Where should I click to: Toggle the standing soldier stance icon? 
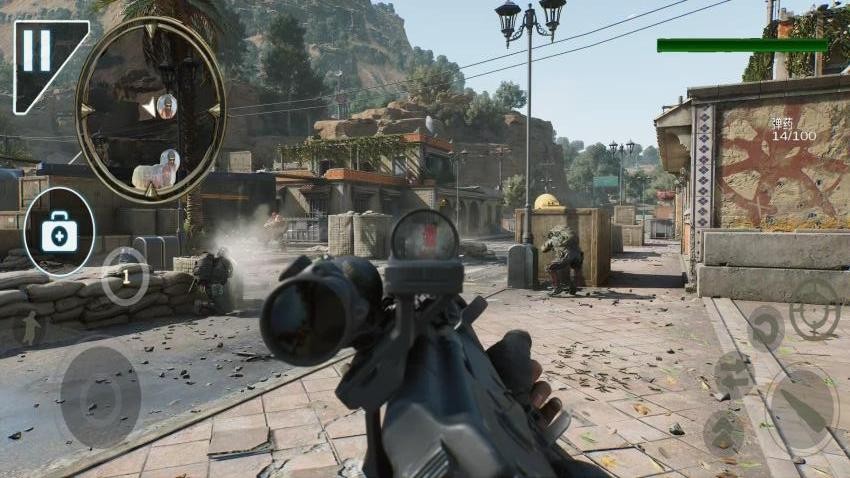pyautogui.click(x=30, y=329)
